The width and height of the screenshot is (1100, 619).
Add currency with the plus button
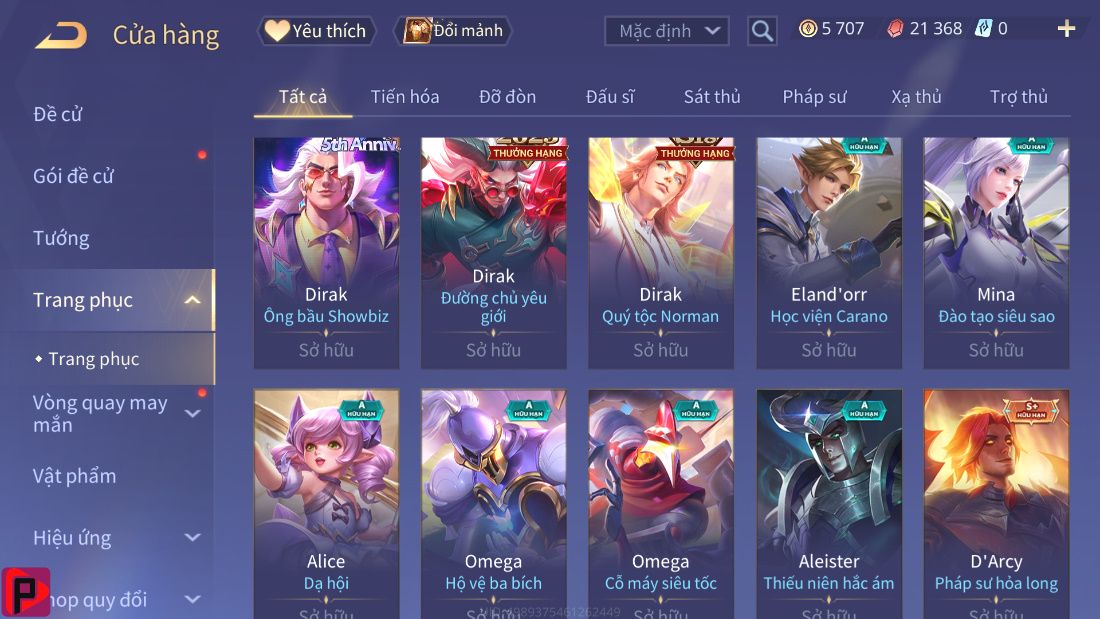tap(1066, 29)
